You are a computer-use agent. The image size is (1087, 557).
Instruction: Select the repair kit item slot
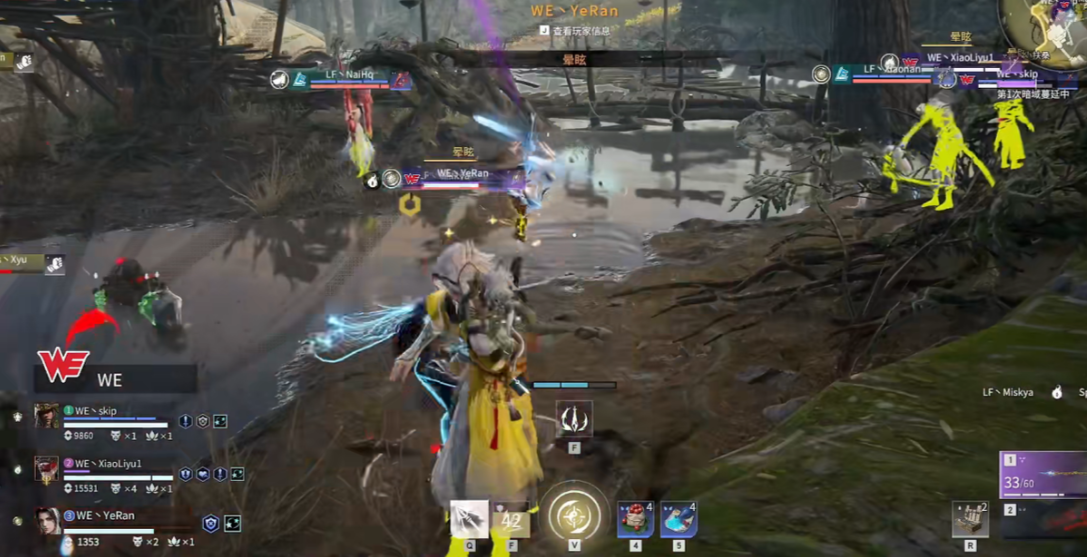[969, 520]
